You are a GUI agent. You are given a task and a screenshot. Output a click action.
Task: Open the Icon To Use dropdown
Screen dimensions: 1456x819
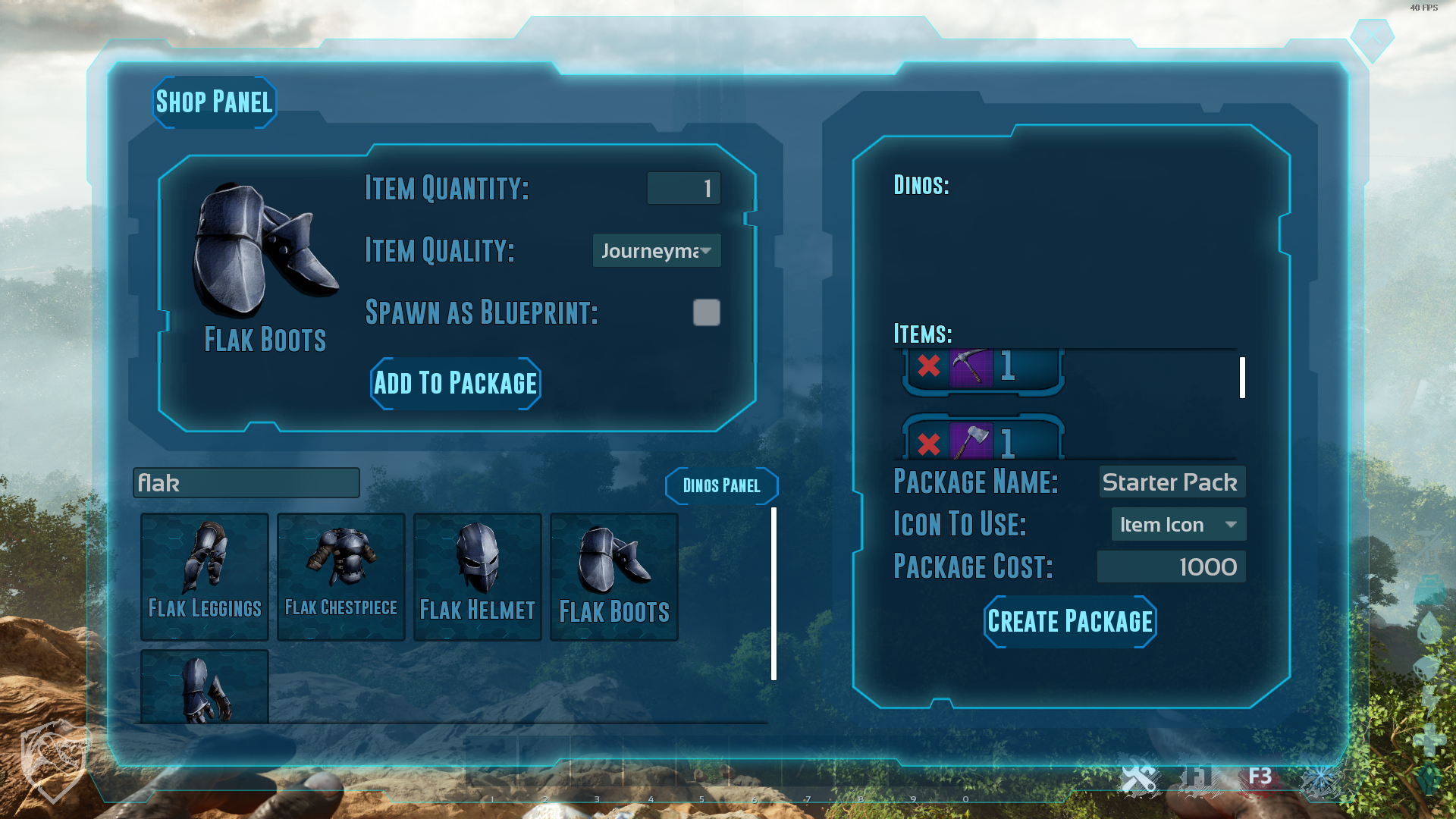pos(1178,525)
